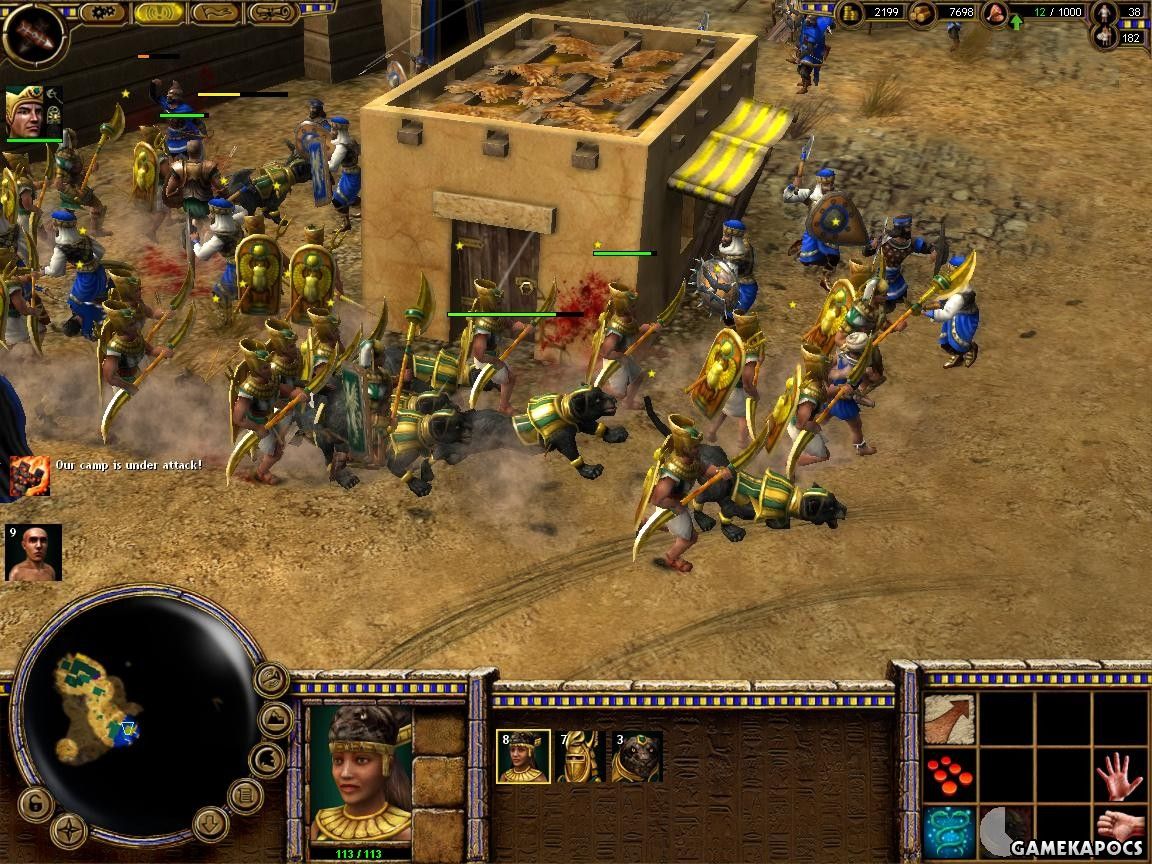Open the scroll objectives button
Screen dimensions: 1152x864
[x=273, y=13]
